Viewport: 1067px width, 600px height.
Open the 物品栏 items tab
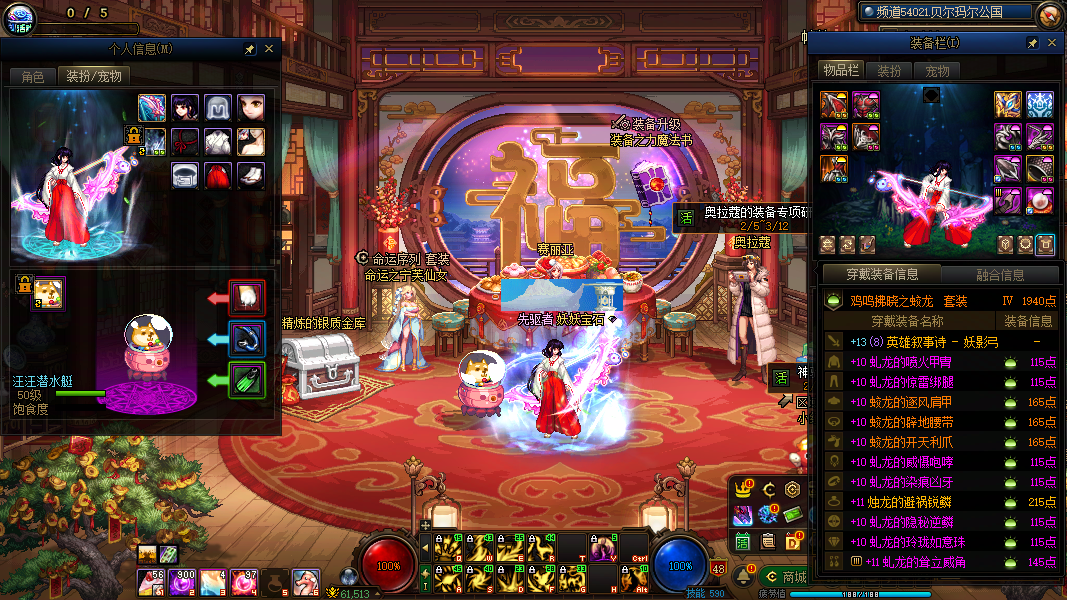(x=841, y=70)
